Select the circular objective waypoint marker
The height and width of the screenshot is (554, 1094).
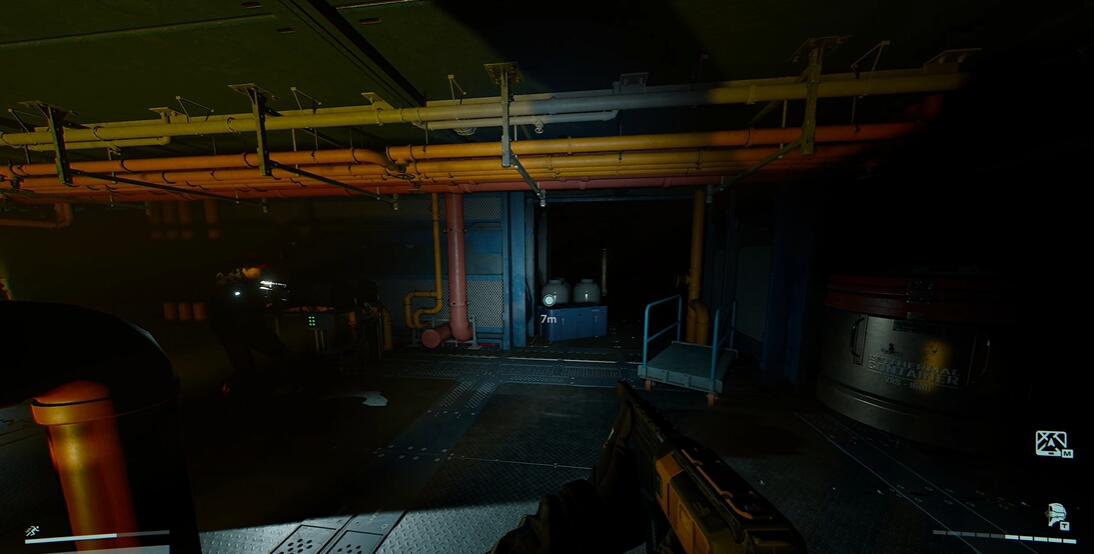[548, 298]
